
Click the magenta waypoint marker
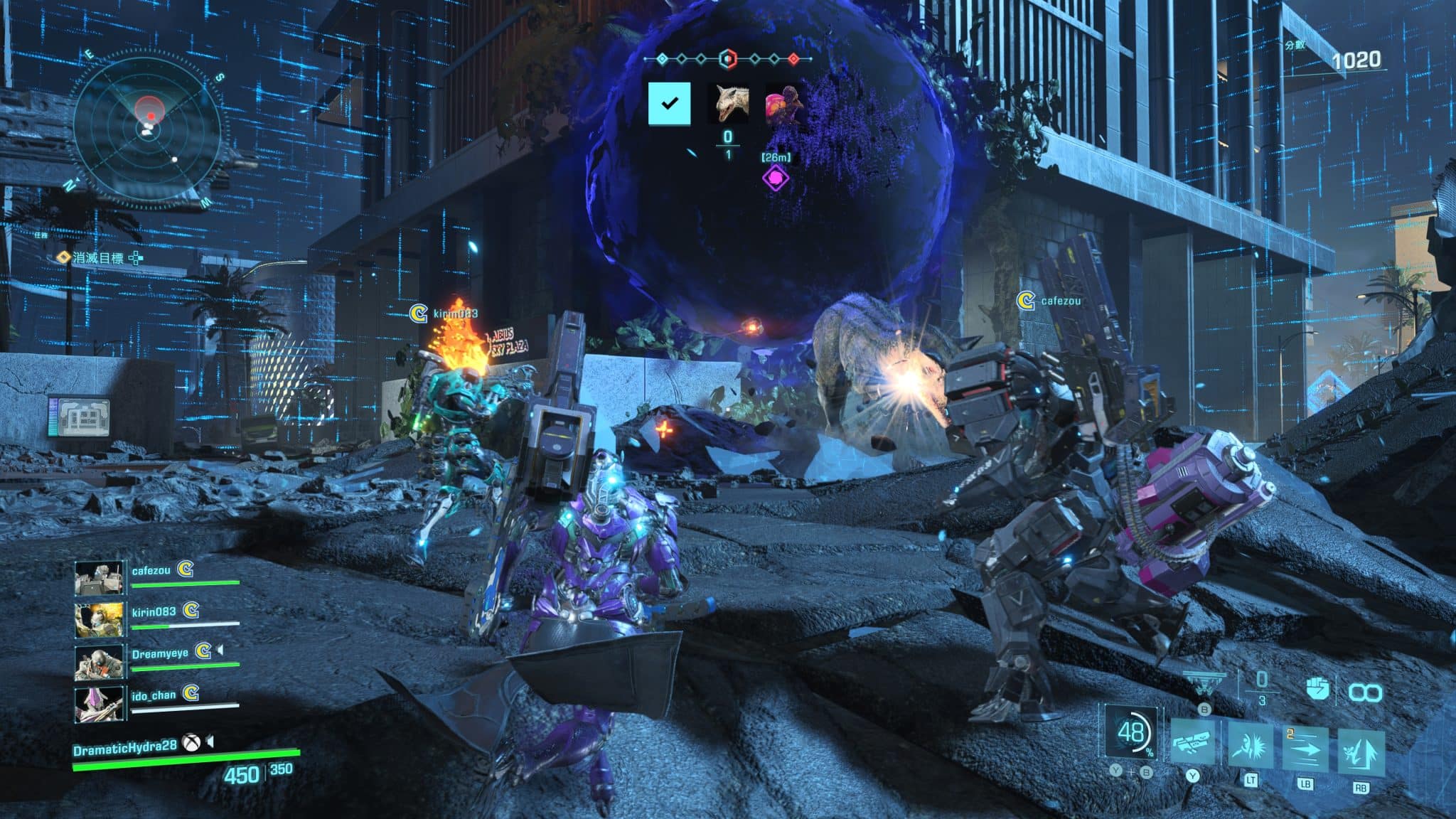point(776,177)
